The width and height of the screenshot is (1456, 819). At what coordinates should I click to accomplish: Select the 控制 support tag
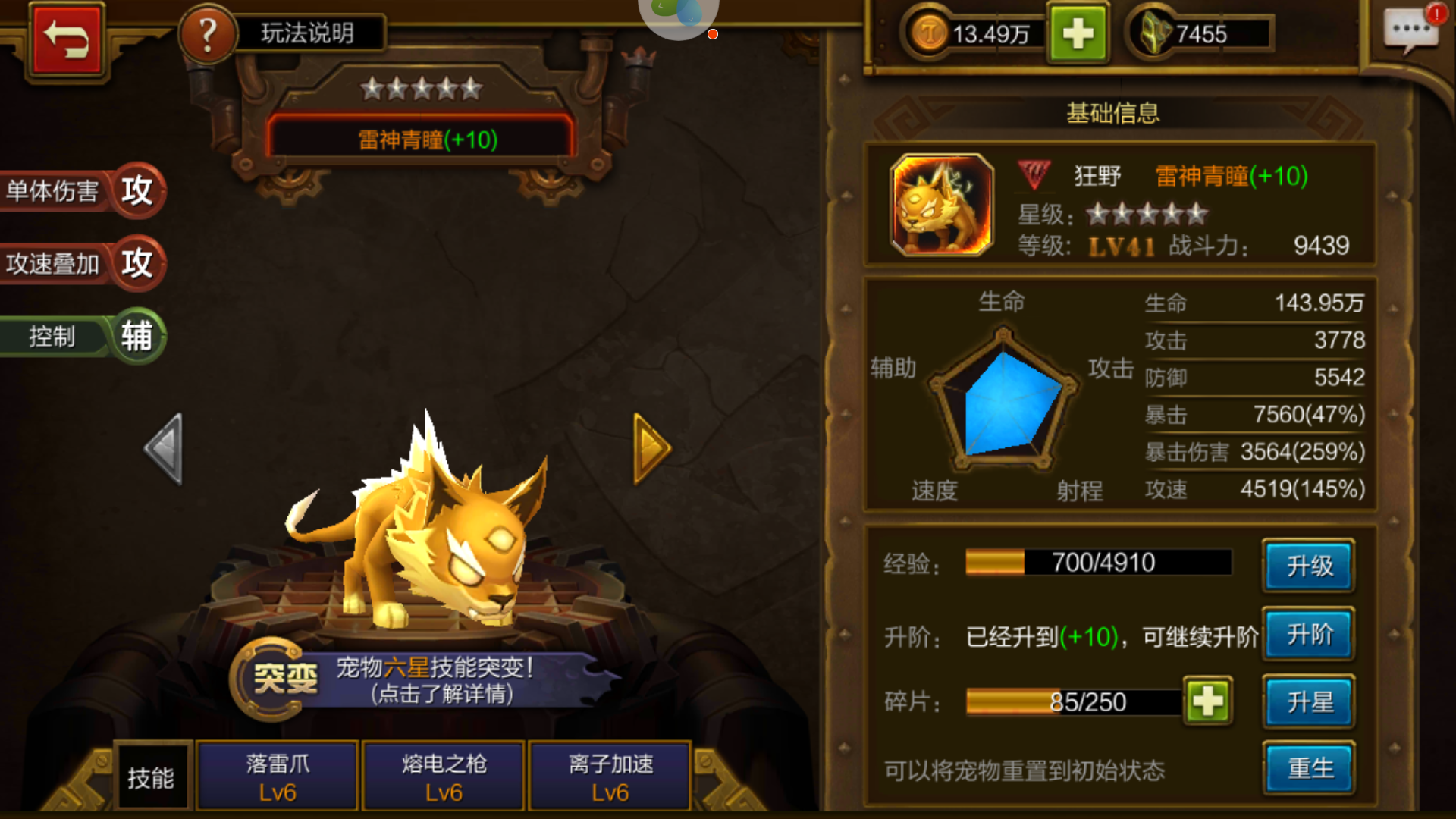pos(82,336)
